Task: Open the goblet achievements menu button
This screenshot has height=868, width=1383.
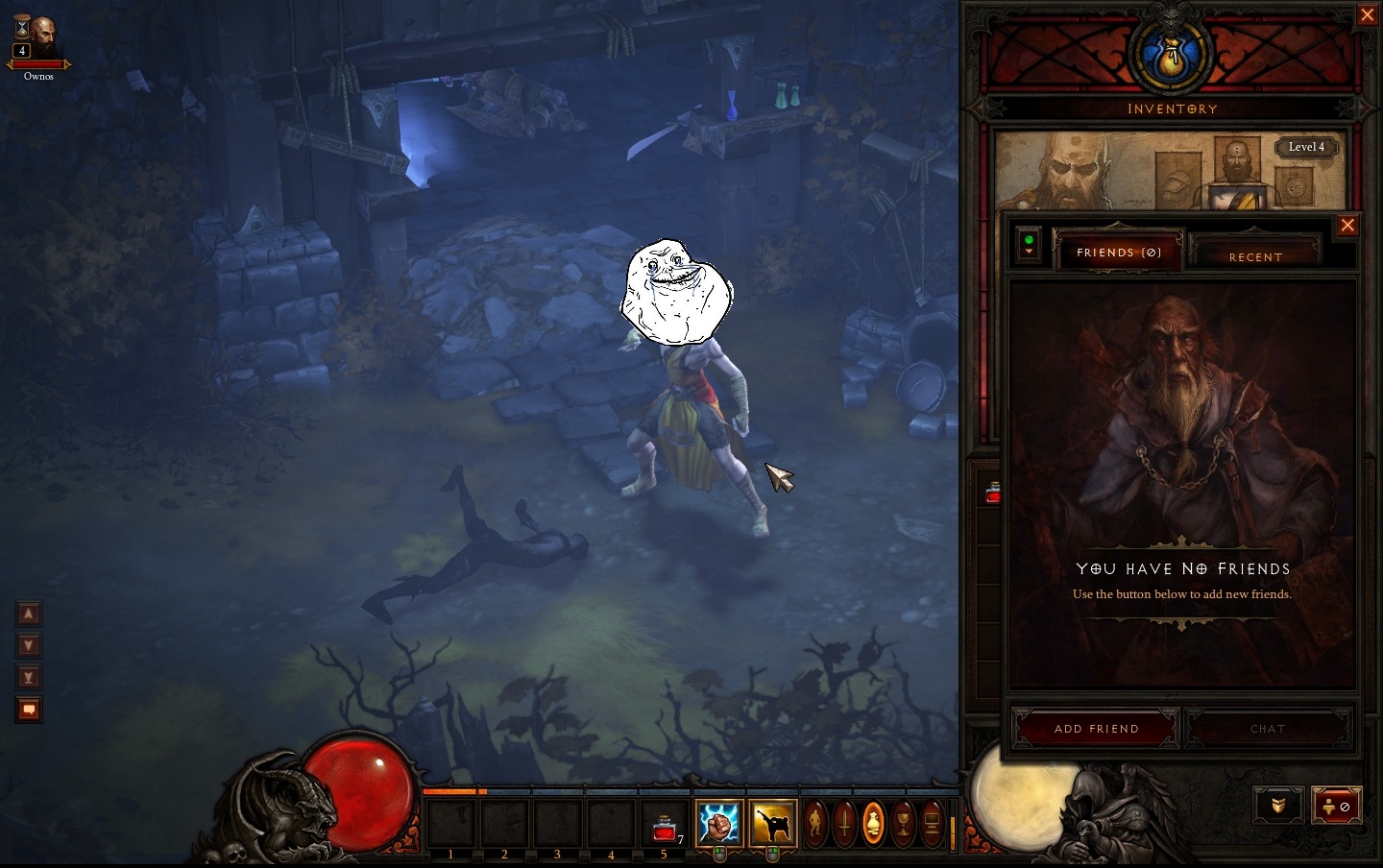Action: [x=903, y=824]
